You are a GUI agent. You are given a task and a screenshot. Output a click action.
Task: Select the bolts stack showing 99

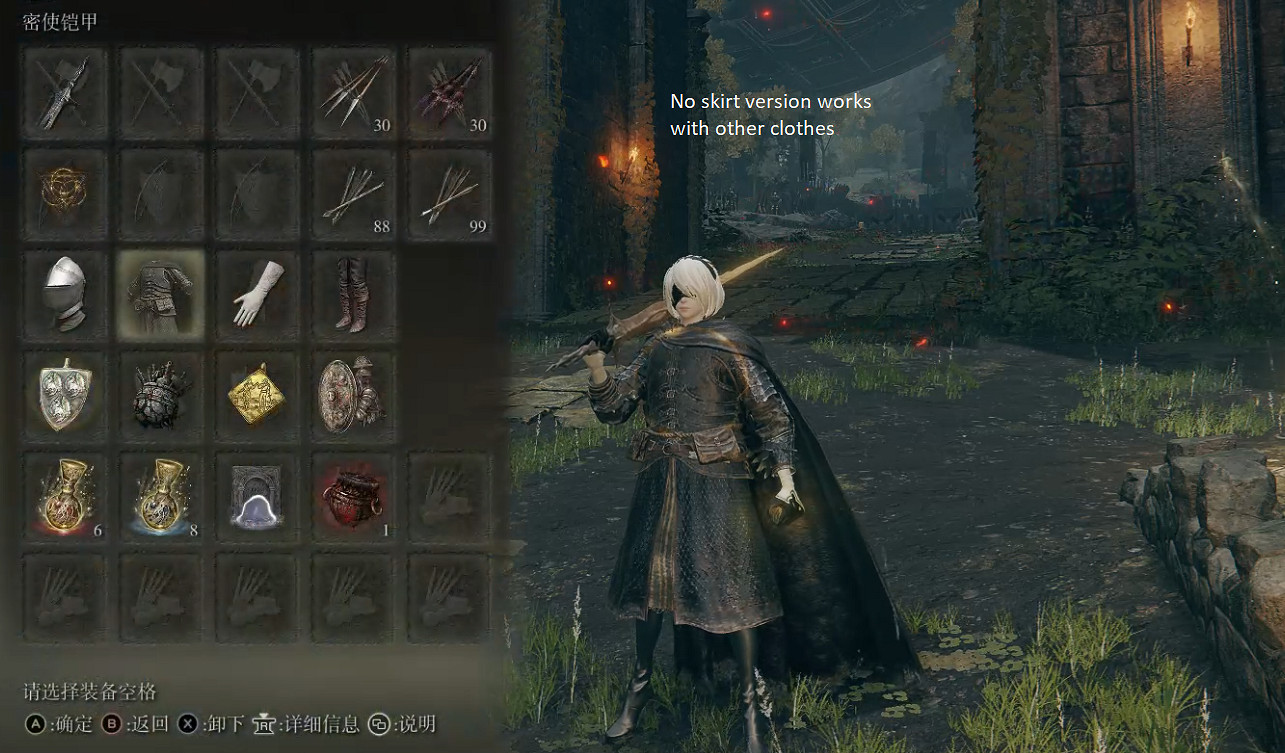449,195
